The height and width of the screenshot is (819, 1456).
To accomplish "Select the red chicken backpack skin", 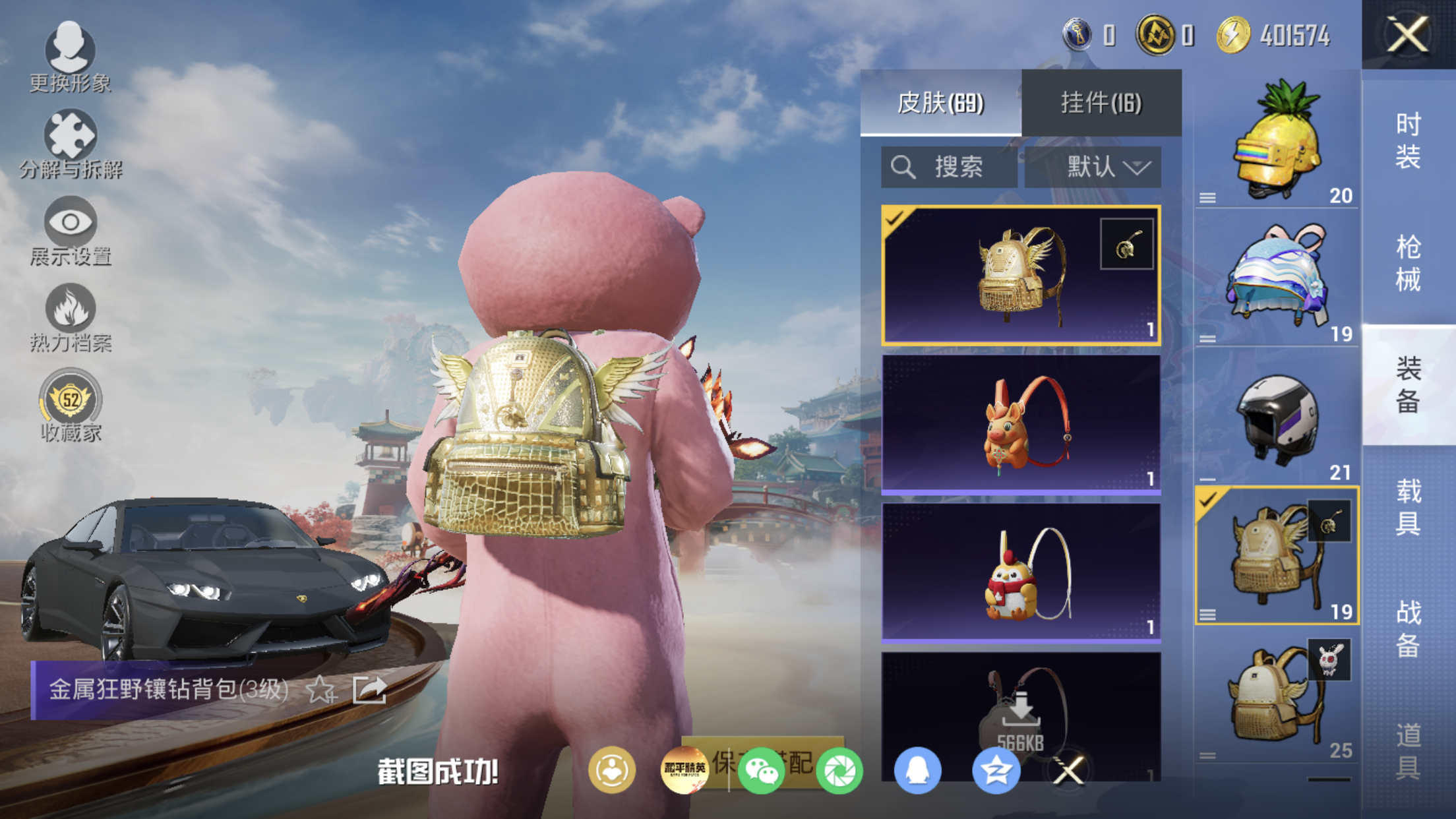I will [1021, 573].
